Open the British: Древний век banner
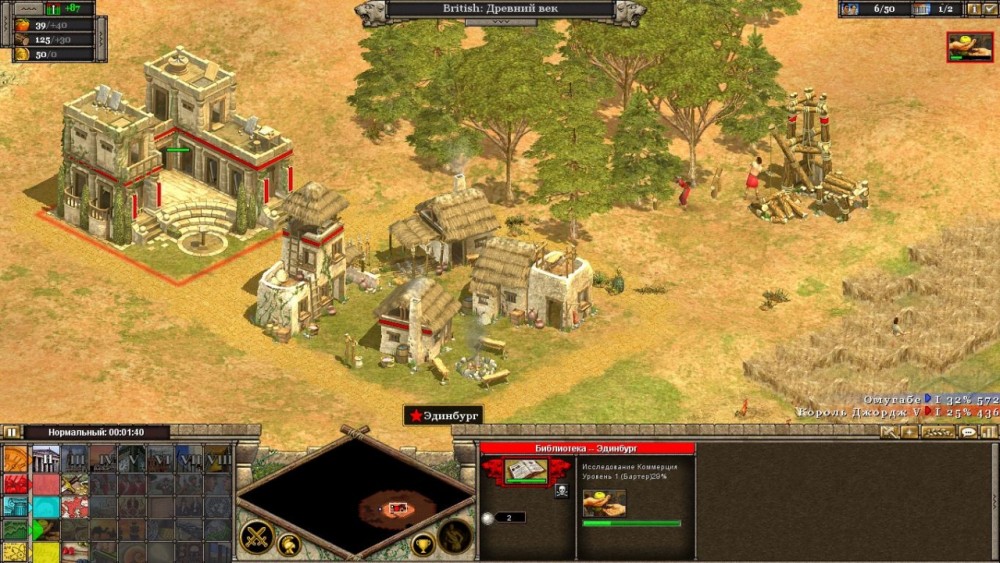Viewport: 1000px width, 563px height. pyautogui.click(x=500, y=10)
